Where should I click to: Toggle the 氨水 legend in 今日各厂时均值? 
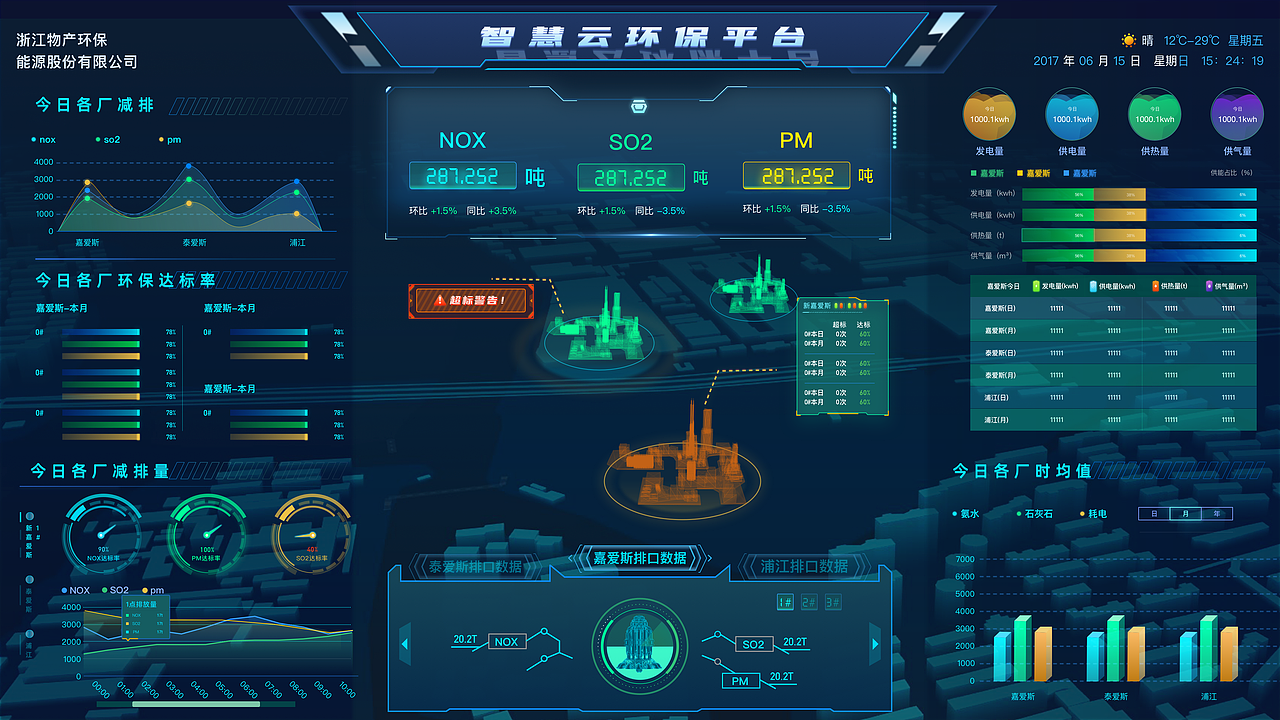(x=965, y=514)
